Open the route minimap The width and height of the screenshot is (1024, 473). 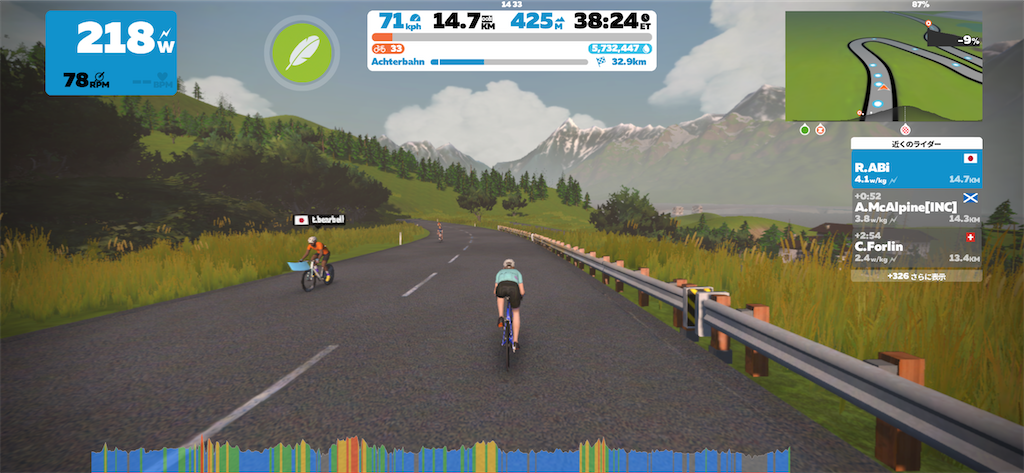(883, 67)
